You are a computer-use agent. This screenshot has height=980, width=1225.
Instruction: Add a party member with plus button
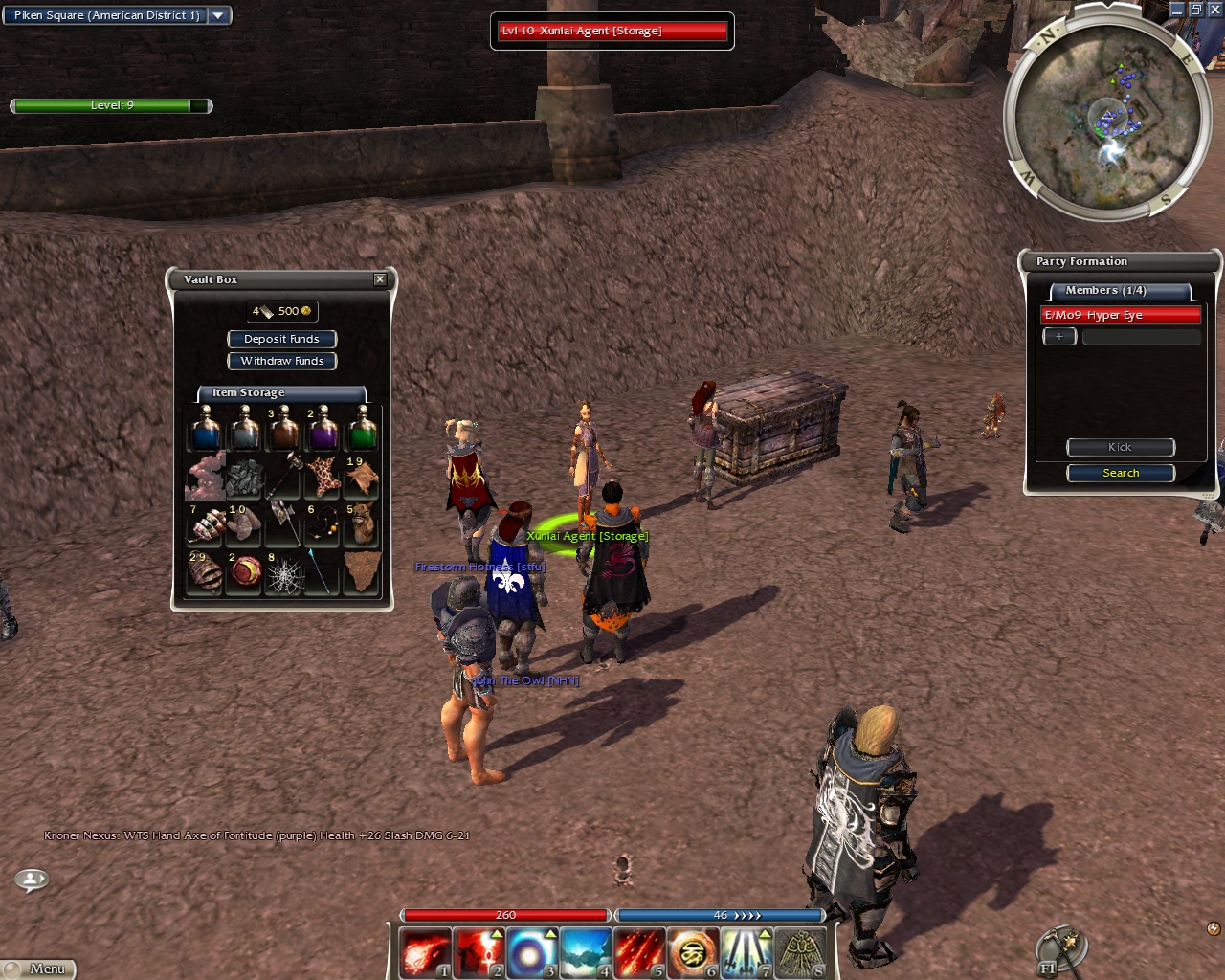pyautogui.click(x=1058, y=337)
